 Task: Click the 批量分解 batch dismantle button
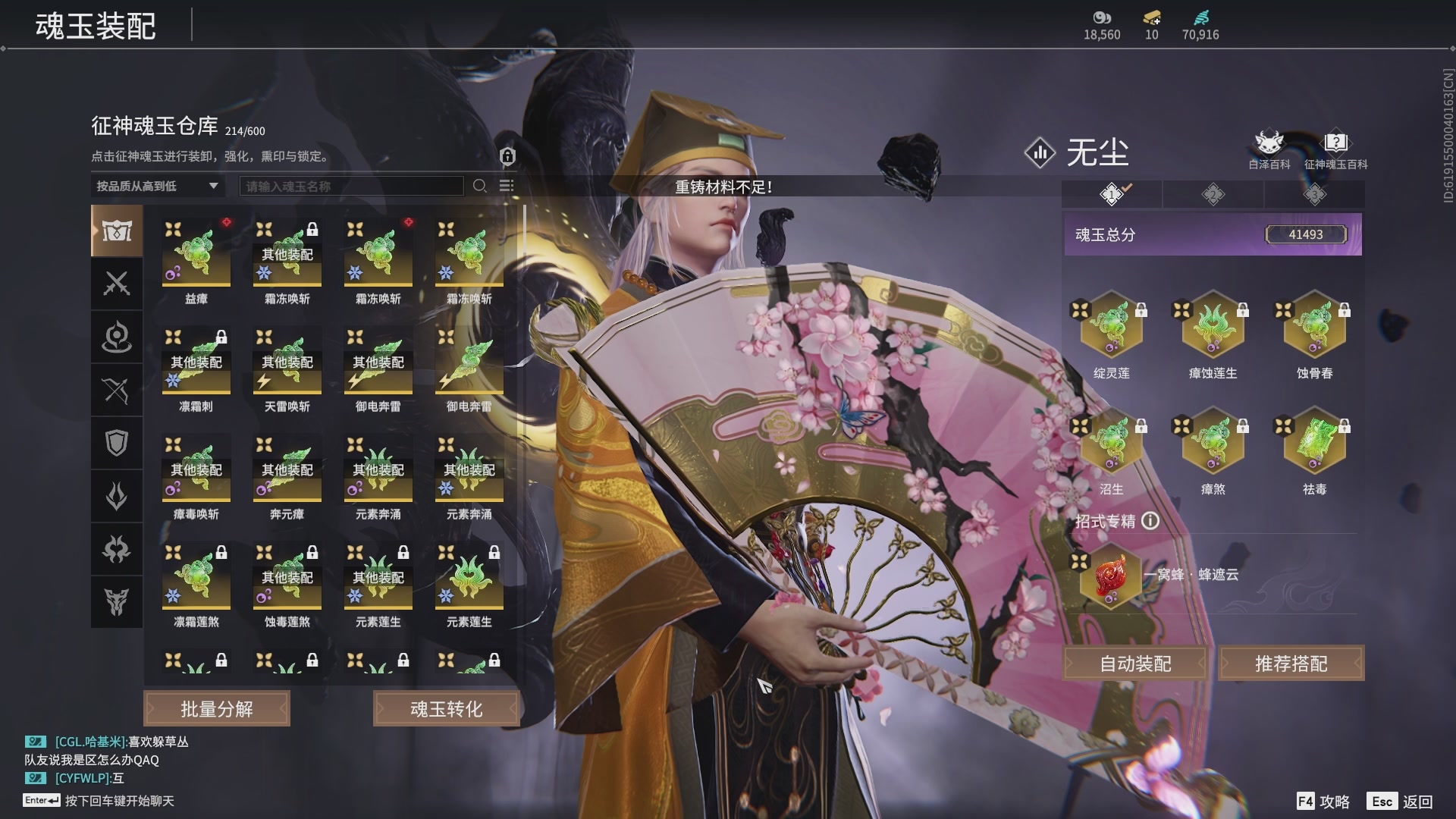[x=216, y=708]
